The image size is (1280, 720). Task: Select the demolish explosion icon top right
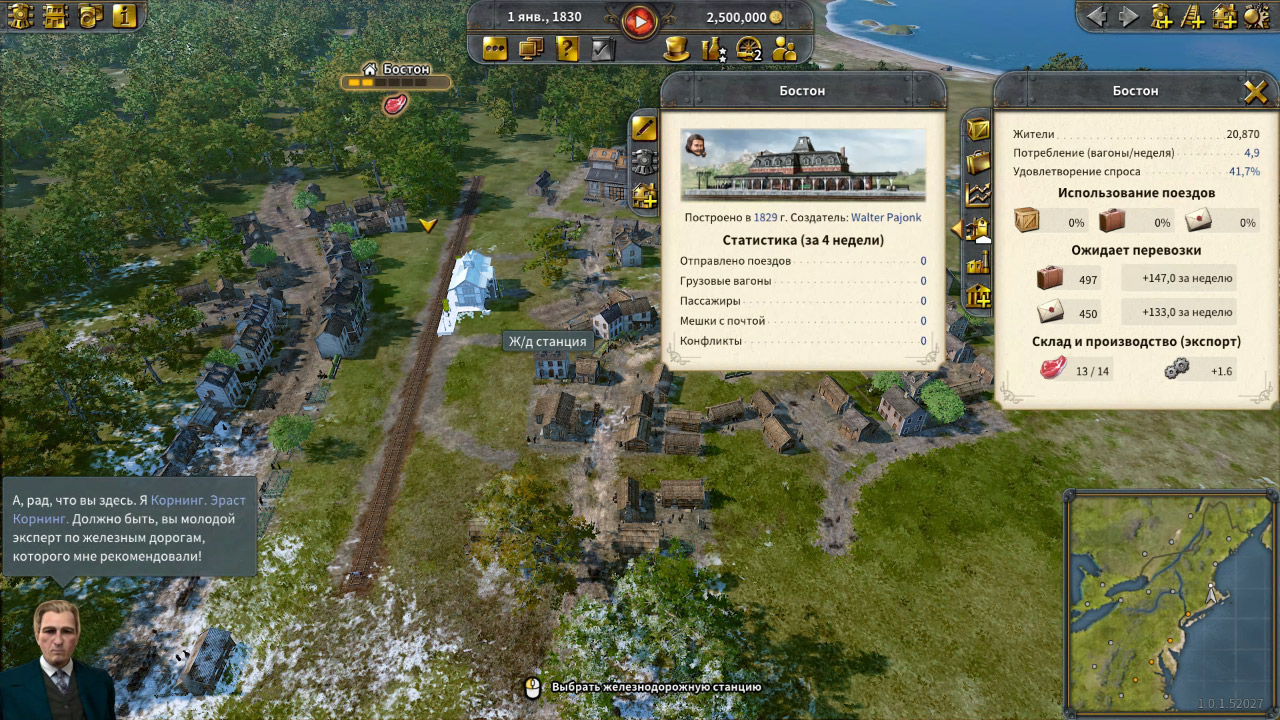pos(1256,17)
